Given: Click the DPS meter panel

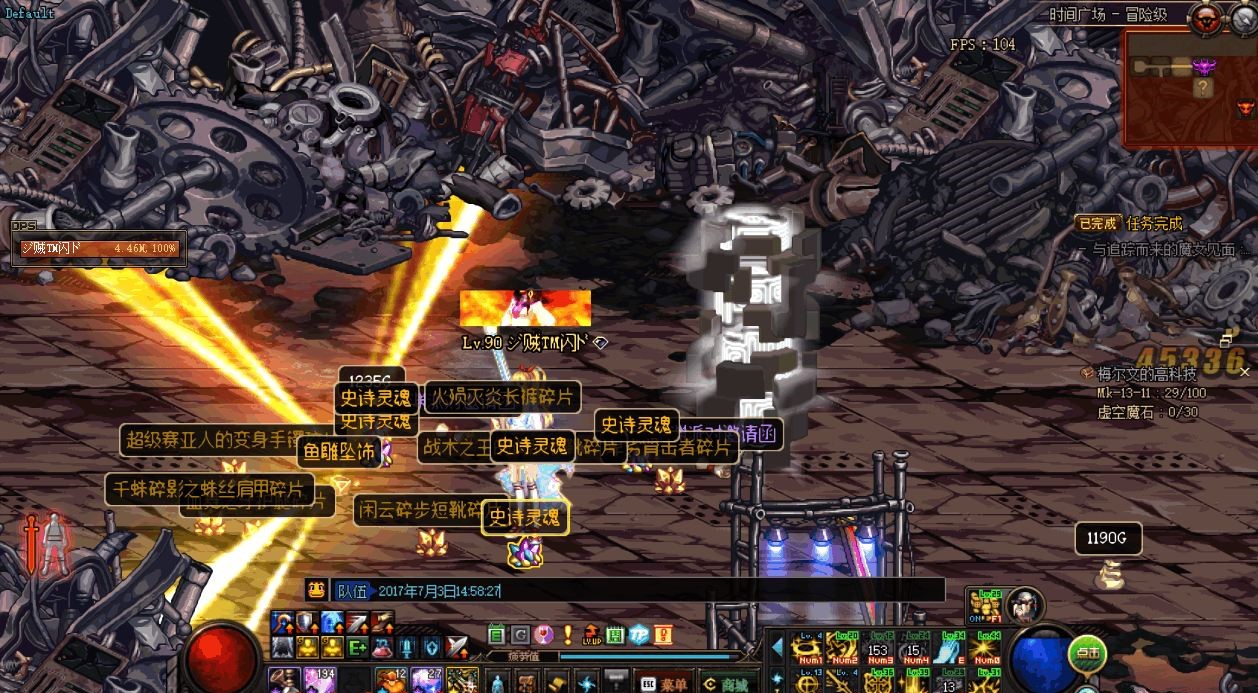Looking at the screenshot, I should coord(98,247).
